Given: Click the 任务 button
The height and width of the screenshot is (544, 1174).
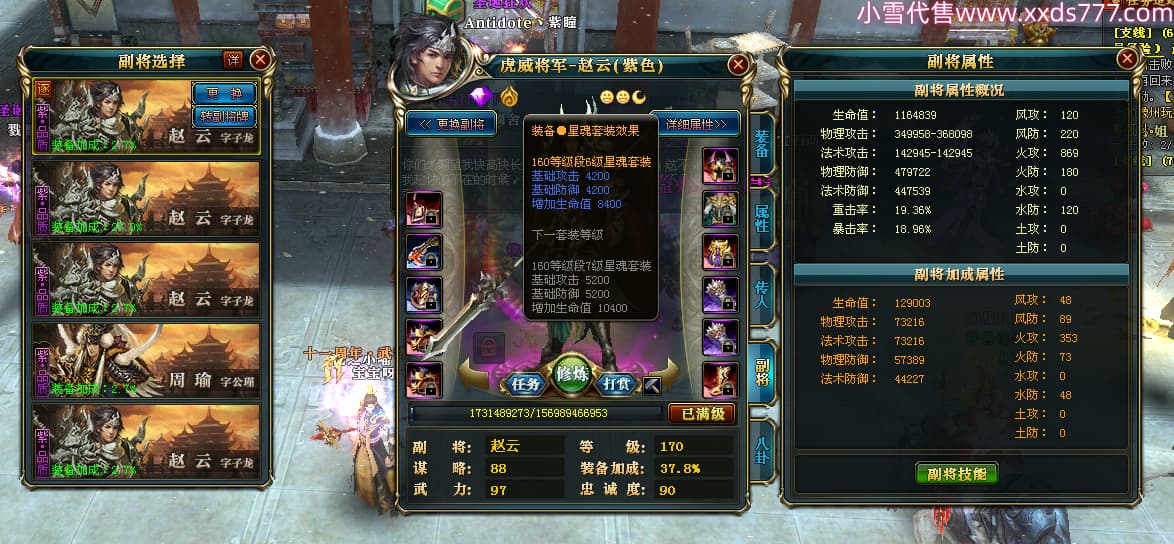Looking at the screenshot, I should (x=526, y=383).
